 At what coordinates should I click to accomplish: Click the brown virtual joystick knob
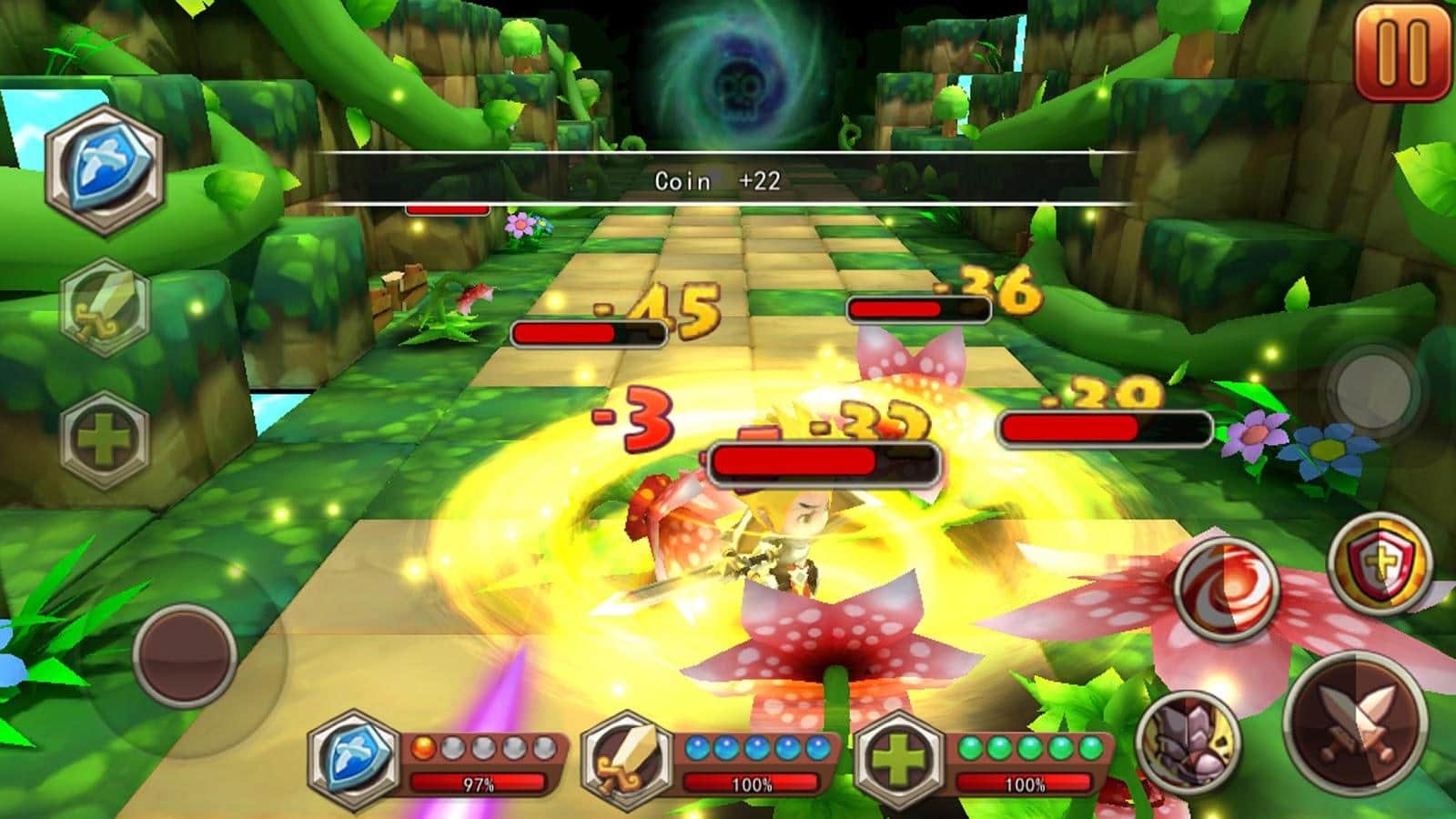[x=185, y=654]
